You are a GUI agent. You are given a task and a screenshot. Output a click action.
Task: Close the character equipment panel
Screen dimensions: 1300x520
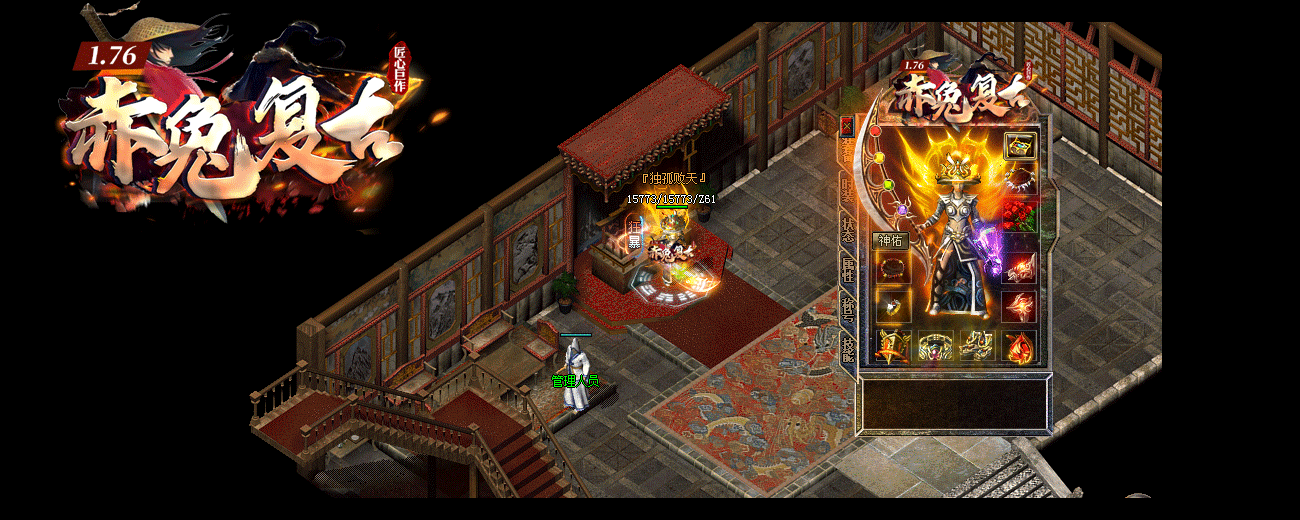coord(846,126)
